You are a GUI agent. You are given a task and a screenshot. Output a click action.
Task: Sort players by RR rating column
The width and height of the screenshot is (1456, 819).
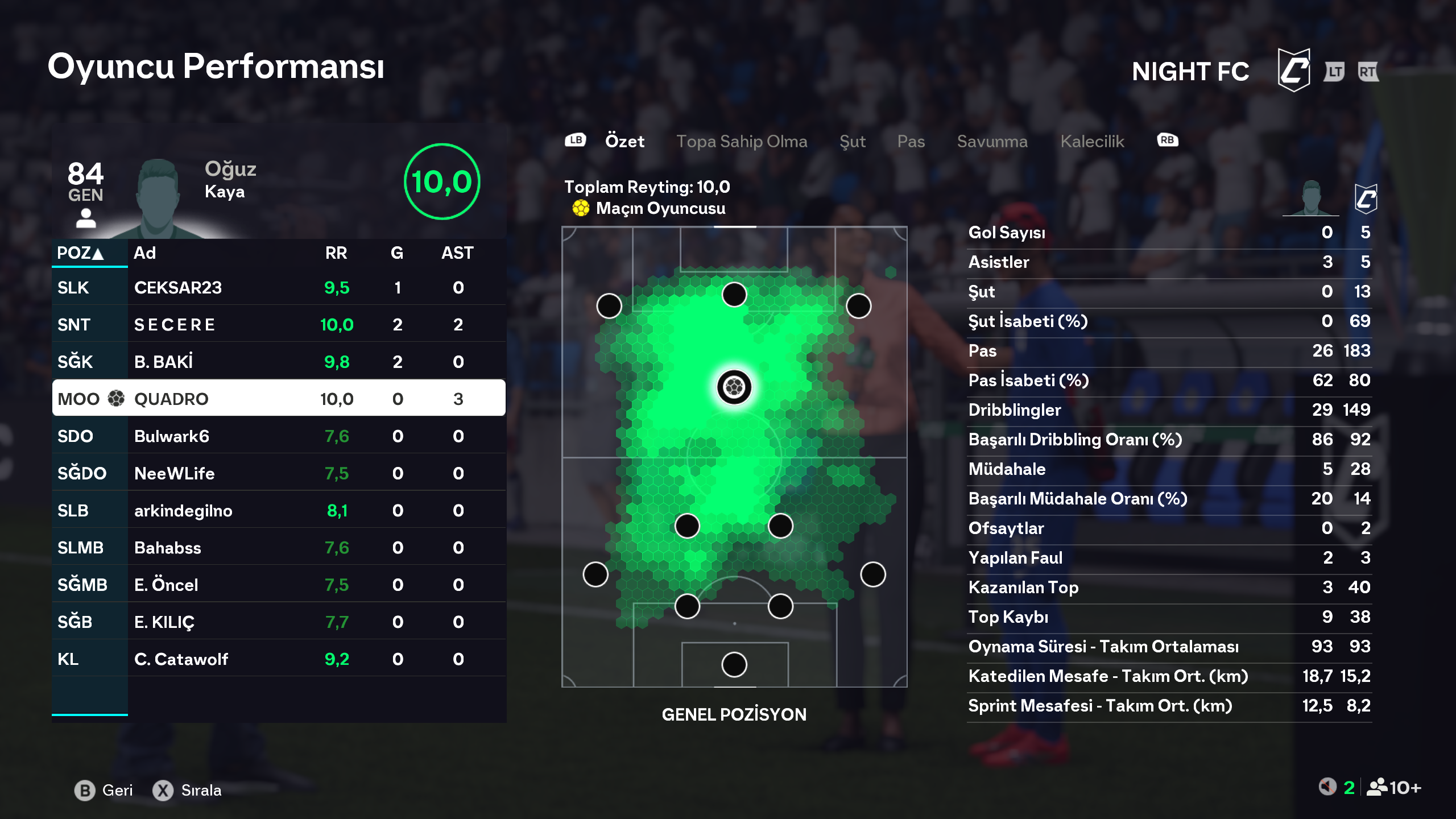coord(336,253)
